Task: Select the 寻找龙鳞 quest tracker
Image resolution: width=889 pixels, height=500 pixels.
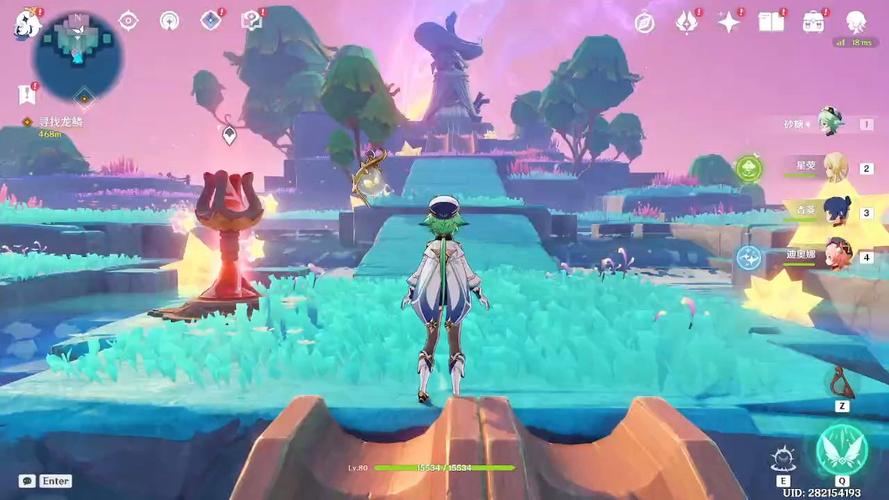Action: click(x=58, y=122)
